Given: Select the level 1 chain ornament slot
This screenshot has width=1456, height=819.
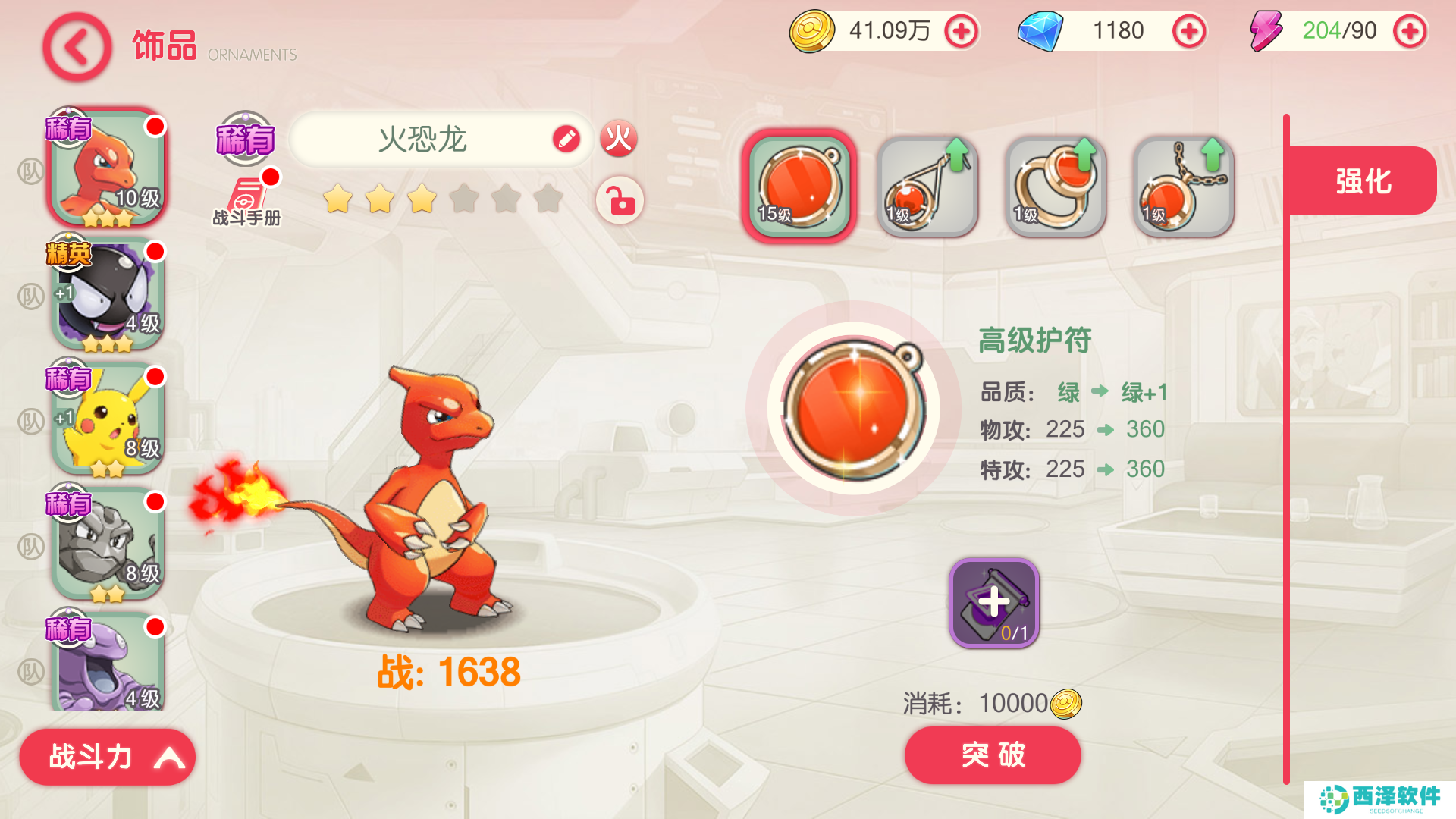Looking at the screenshot, I should [x=1183, y=186].
